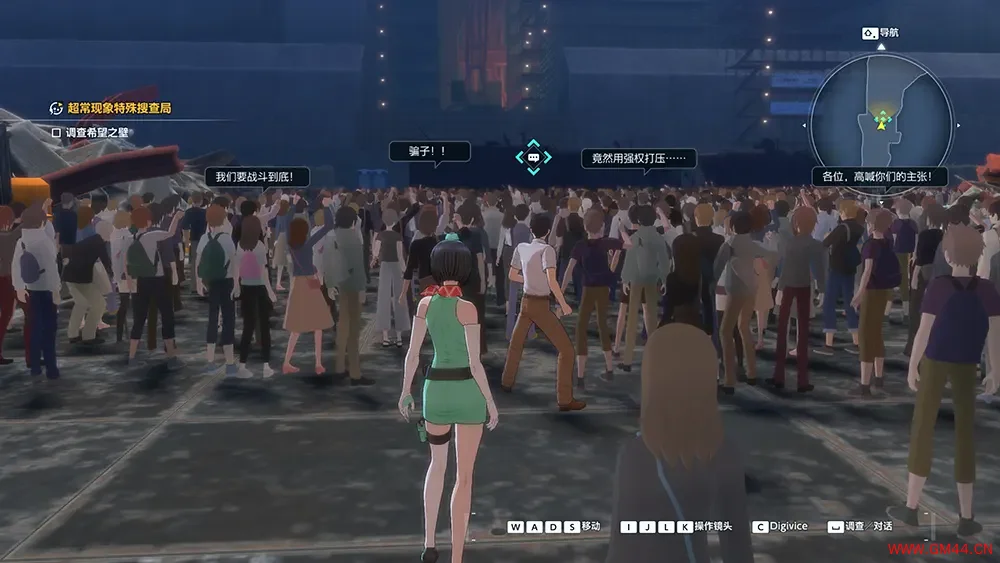The image size is (1000, 563).
Task: Activate the speech bubble talk marker
Action: coord(533,157)
